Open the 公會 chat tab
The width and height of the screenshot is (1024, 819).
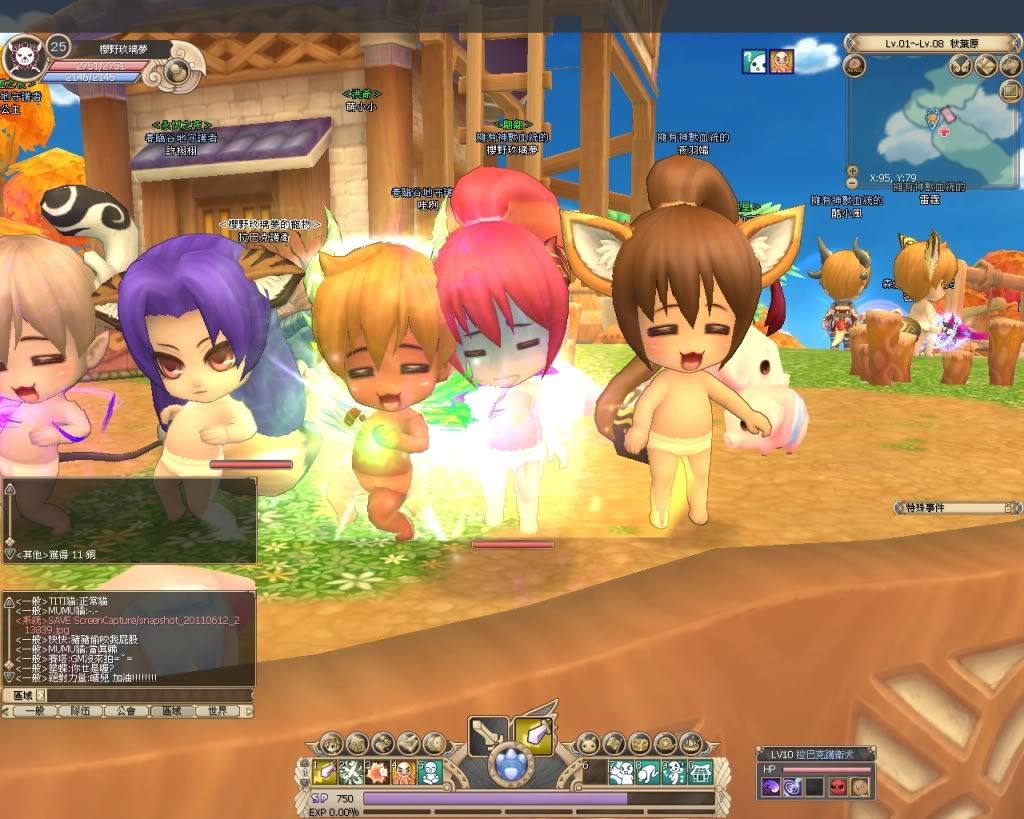[125, 711]
